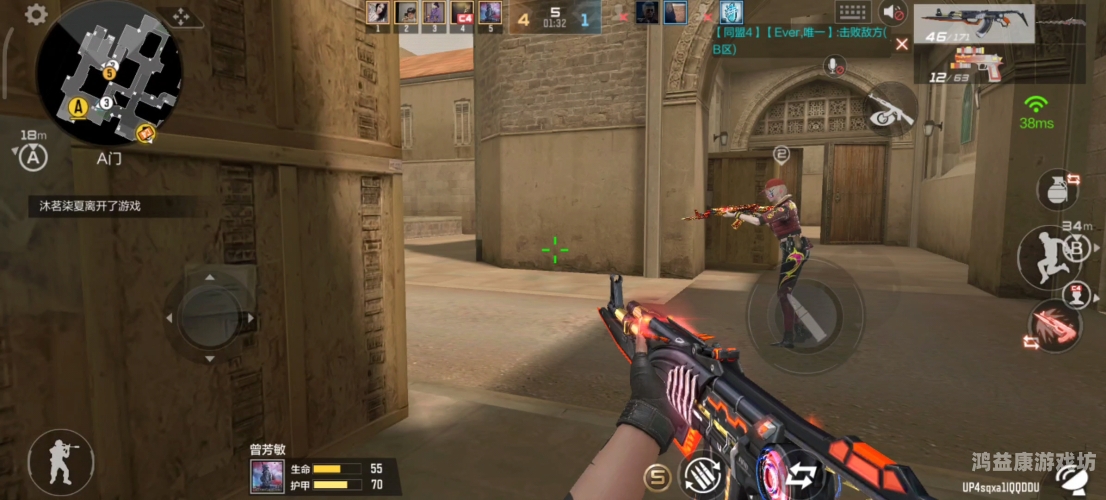Toggle the speaker mute icon

click(x=892, y=13)
